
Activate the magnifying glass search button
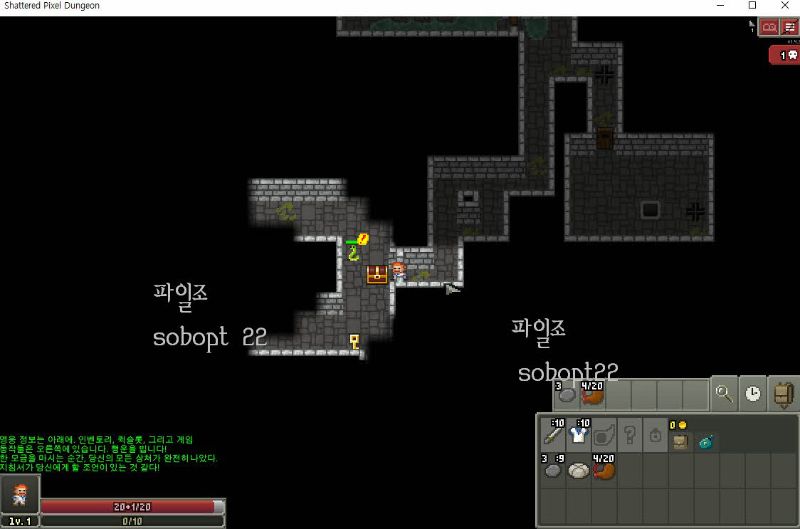coord(724,394)
